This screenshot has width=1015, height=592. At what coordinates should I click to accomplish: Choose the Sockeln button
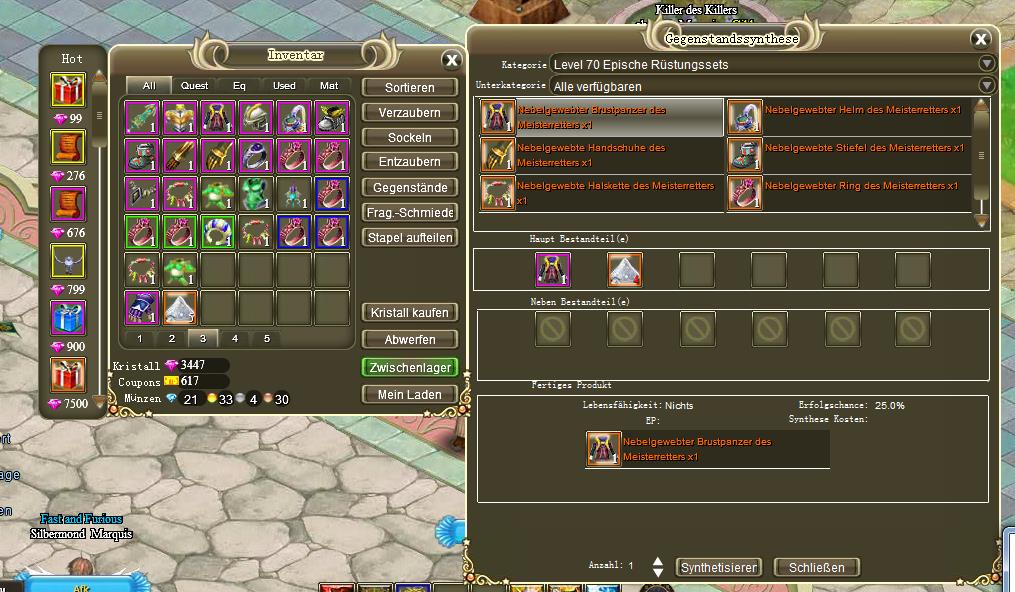click(x=409, y=137)
